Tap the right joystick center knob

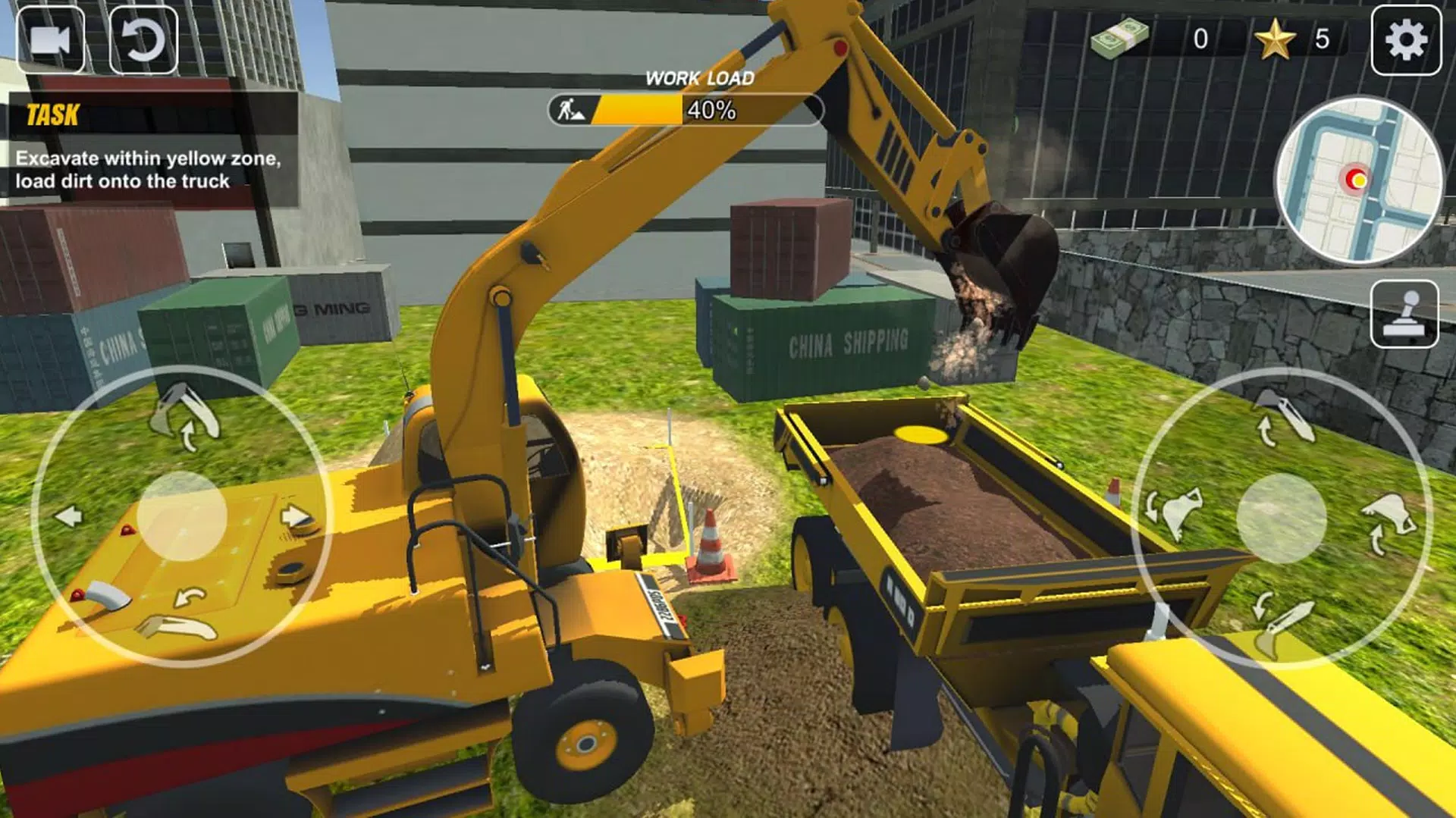tap(1281, 519)
